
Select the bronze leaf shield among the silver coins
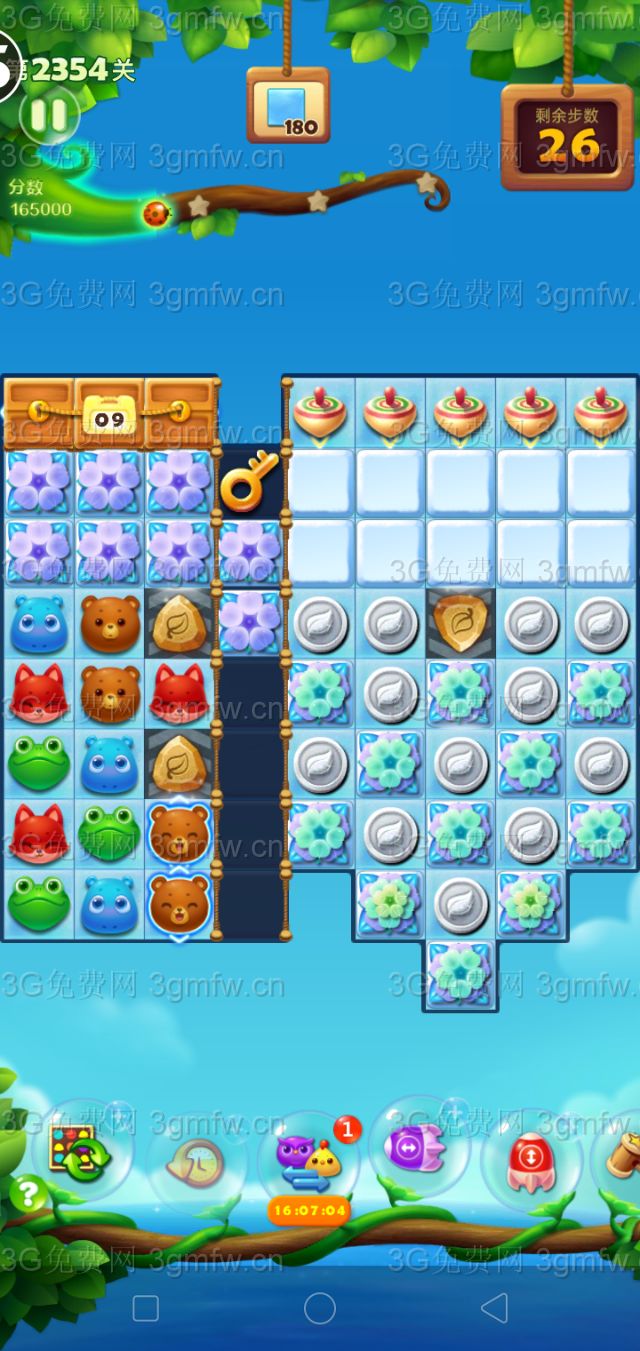point(461,622)
